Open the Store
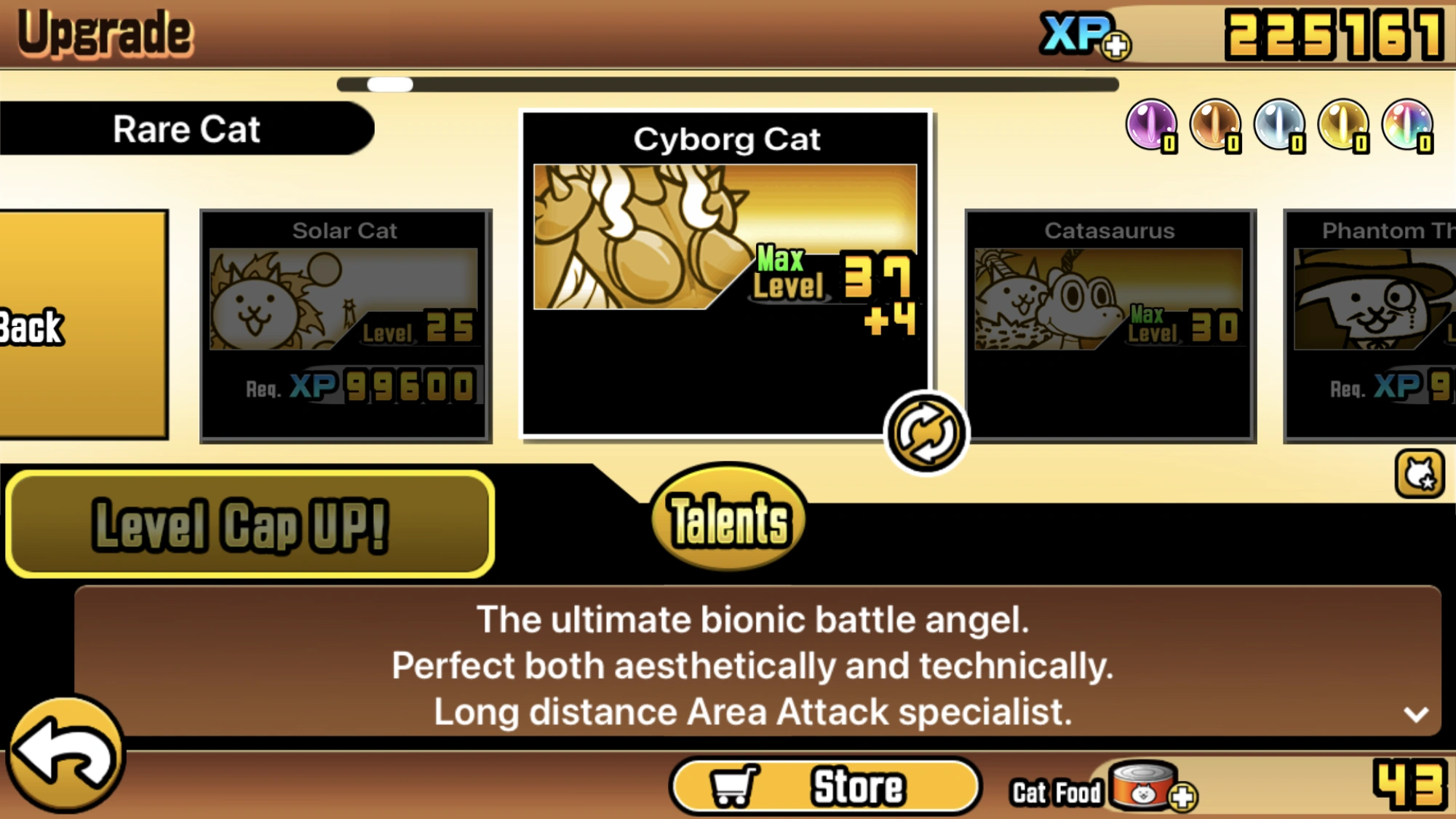 pyautogui.click(x=826, y=785)
